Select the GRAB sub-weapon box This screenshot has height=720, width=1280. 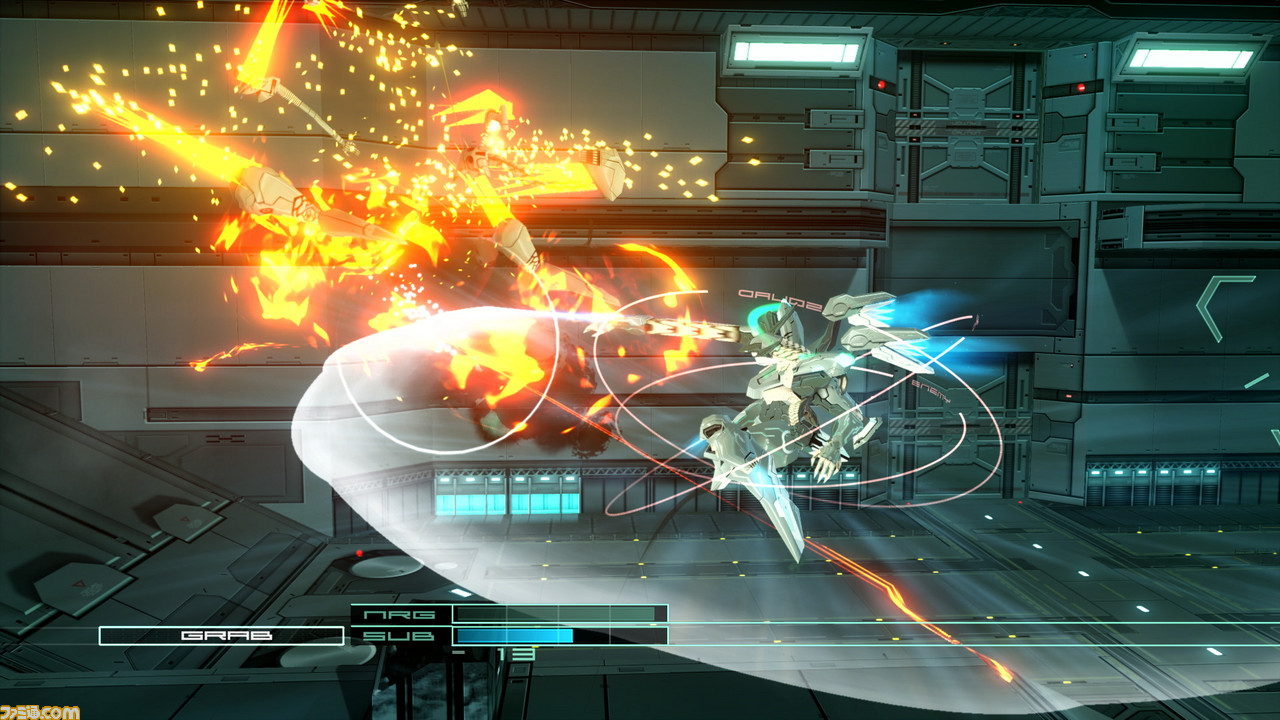pos(221,635)
